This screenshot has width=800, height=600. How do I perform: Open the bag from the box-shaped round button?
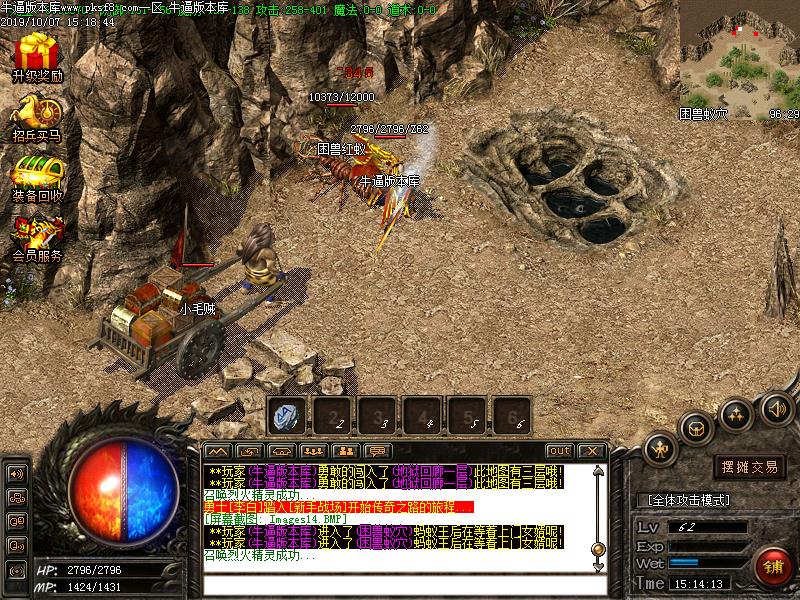(695, 429)
